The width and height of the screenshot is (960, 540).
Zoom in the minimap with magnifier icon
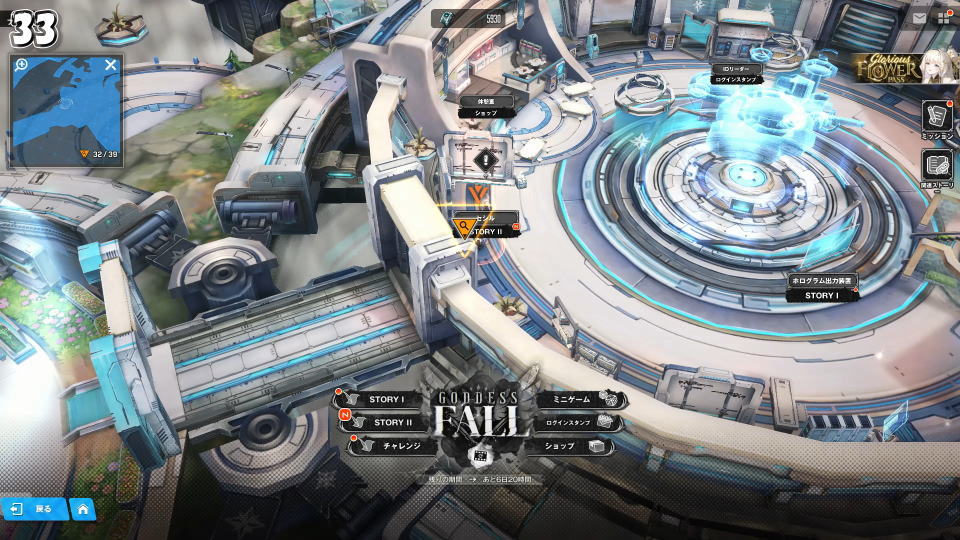point(21,65)
